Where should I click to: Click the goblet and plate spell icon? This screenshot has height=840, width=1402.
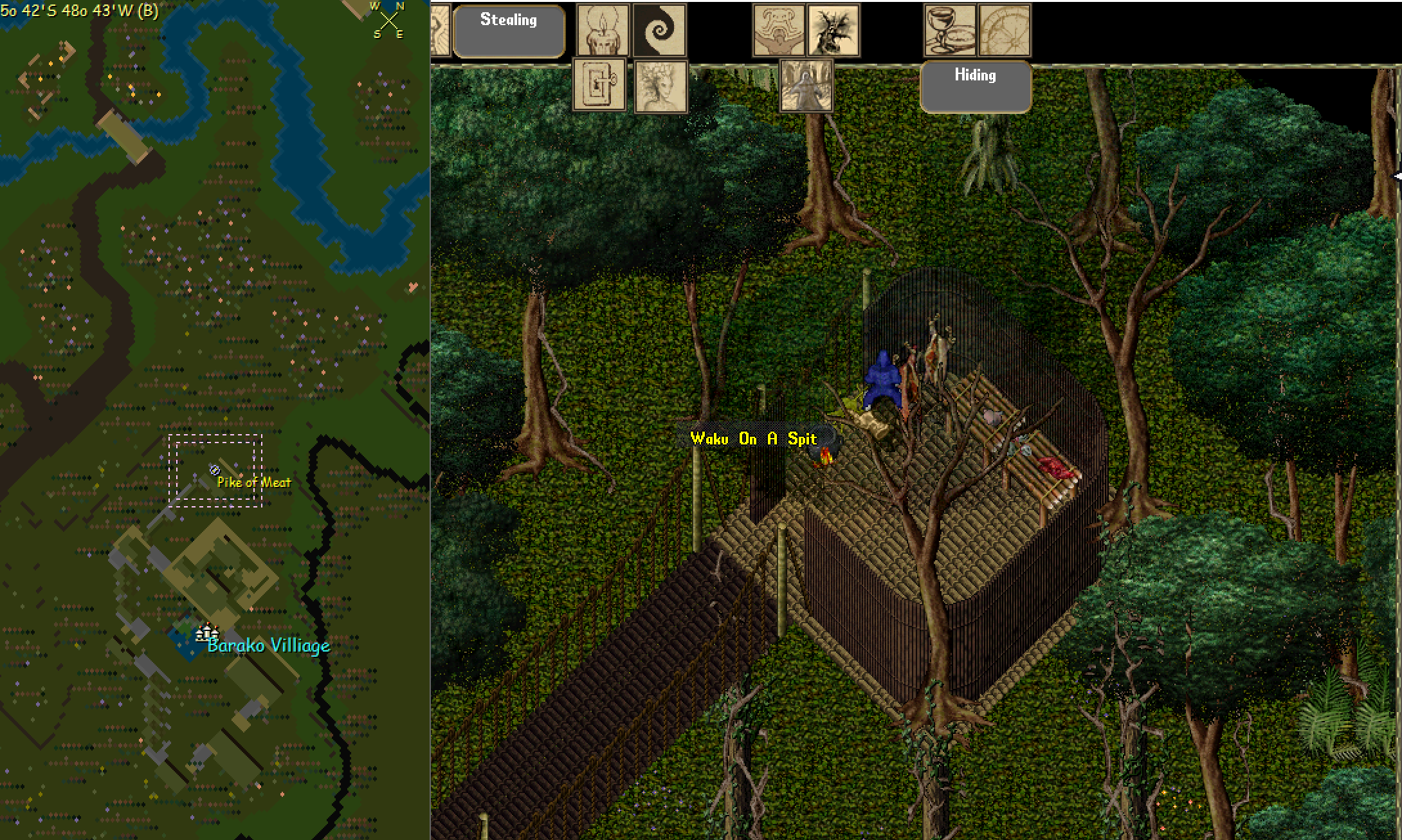click(x=950, y=30)
